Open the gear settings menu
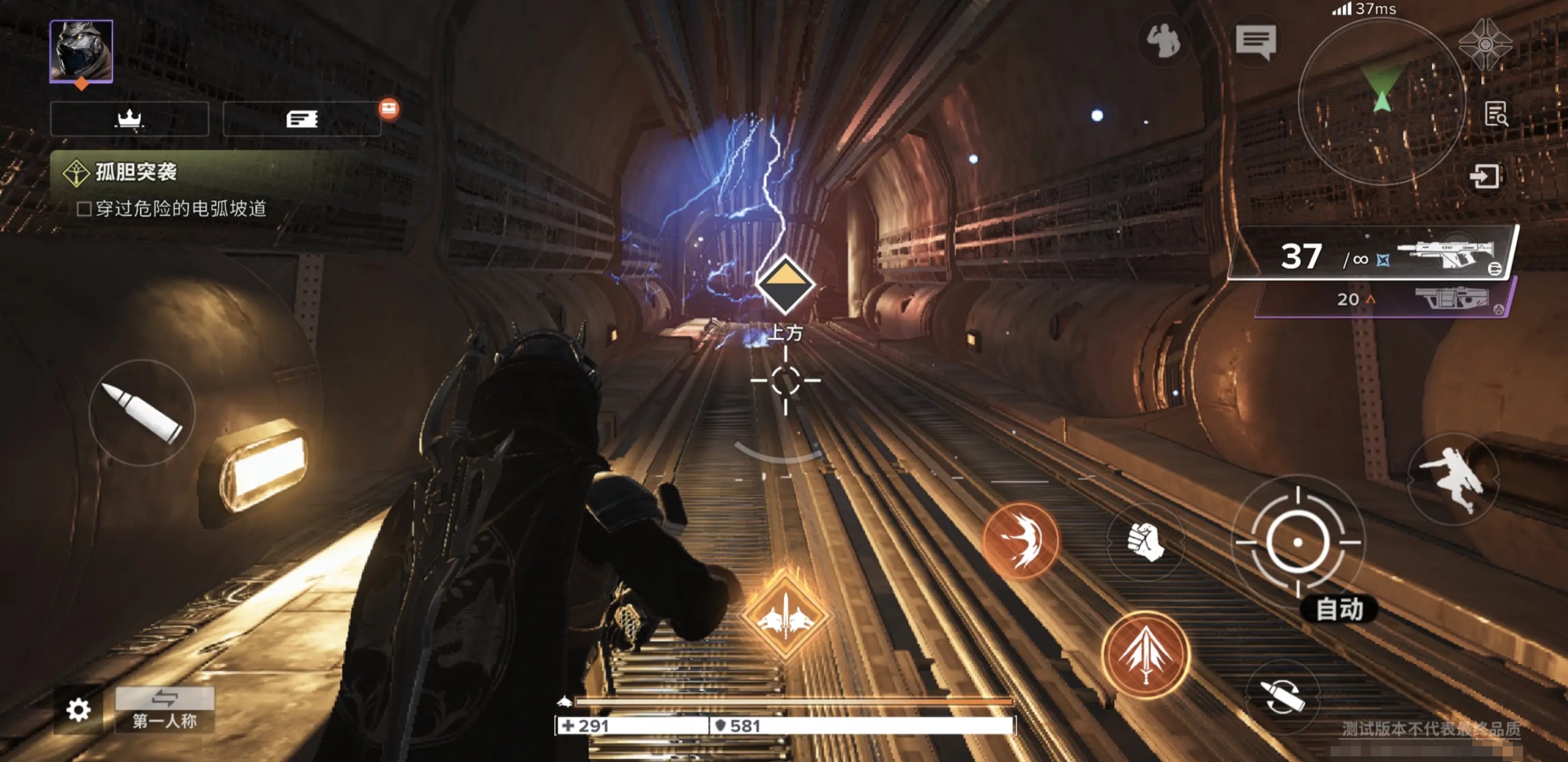Screen dimensions: 1568x762 [79, 710]
